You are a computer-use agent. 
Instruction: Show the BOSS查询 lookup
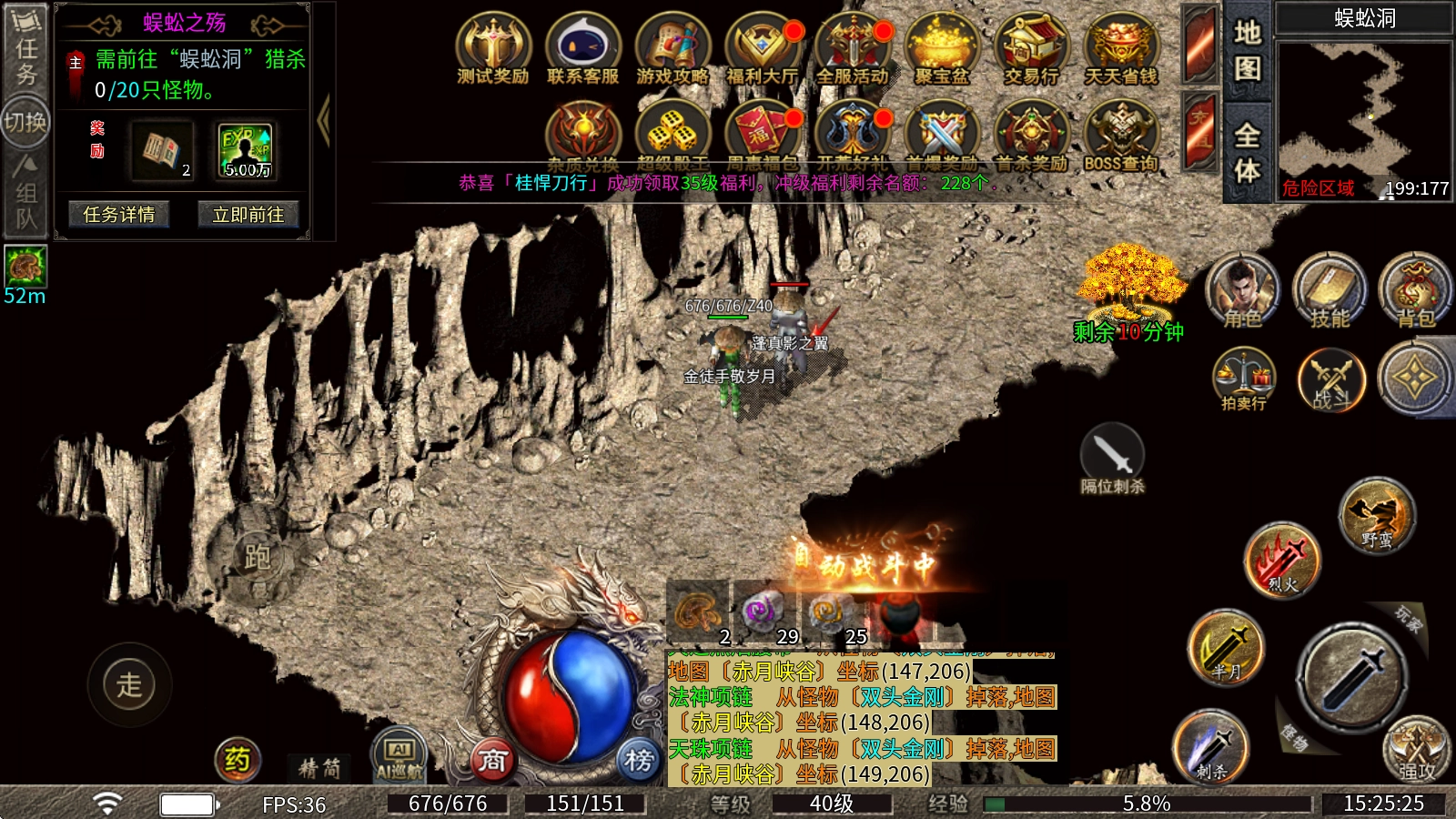point(1121,136)
